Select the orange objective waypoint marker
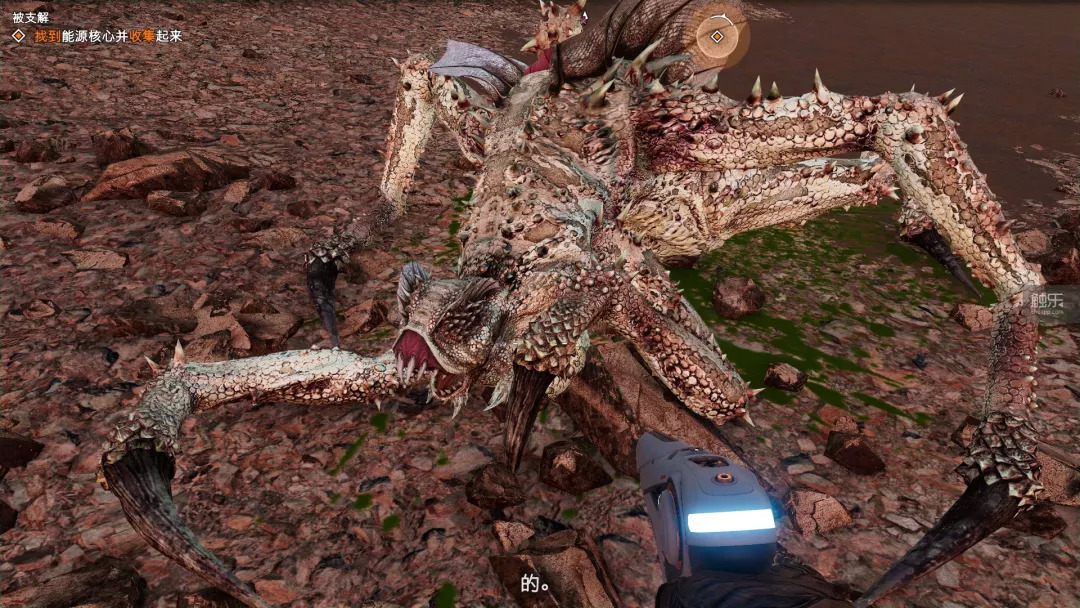The height and width of the screenshot is (608, 1080). 717,37
